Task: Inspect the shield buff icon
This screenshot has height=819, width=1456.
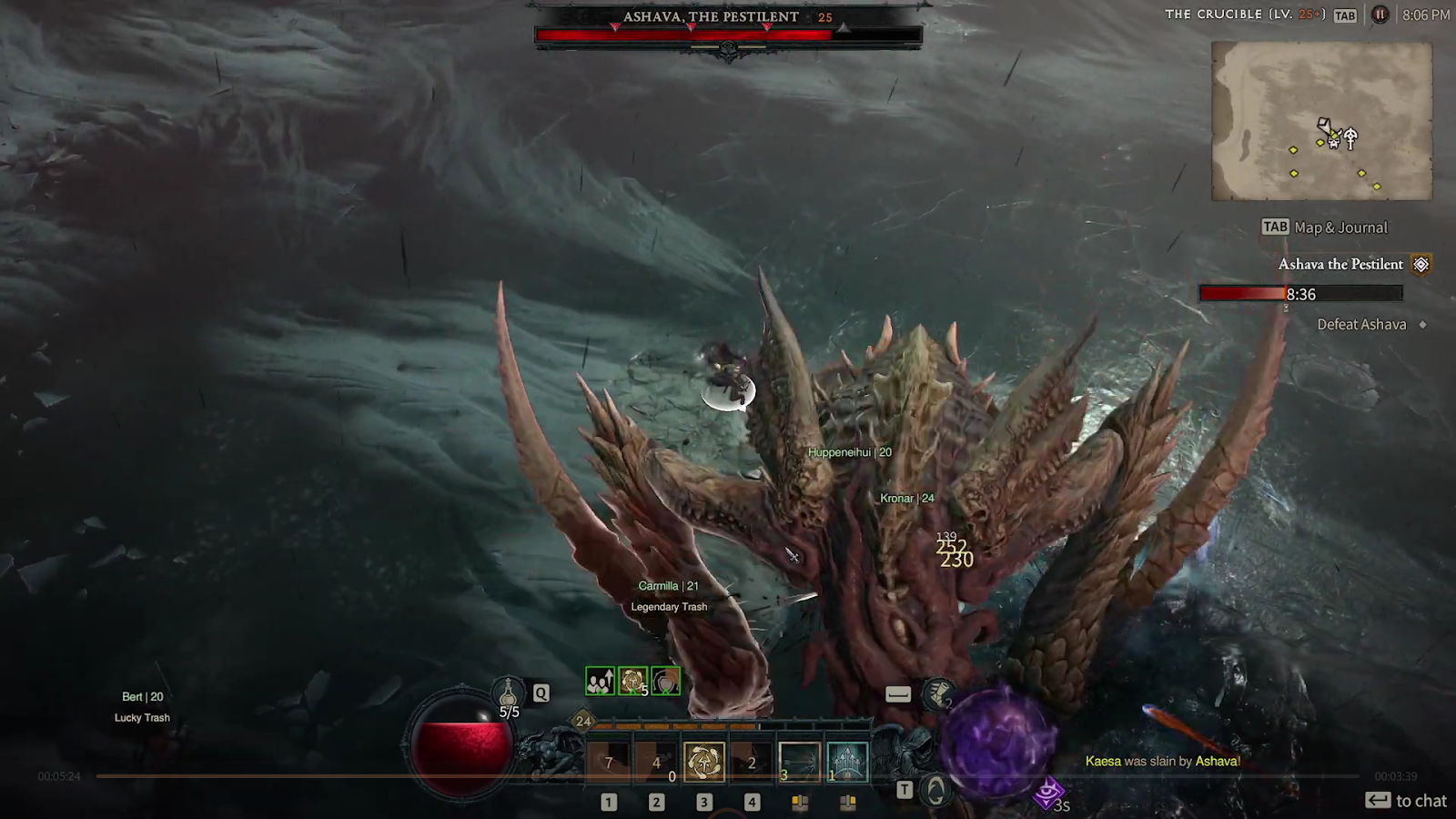Action: (x=665, y=681)
